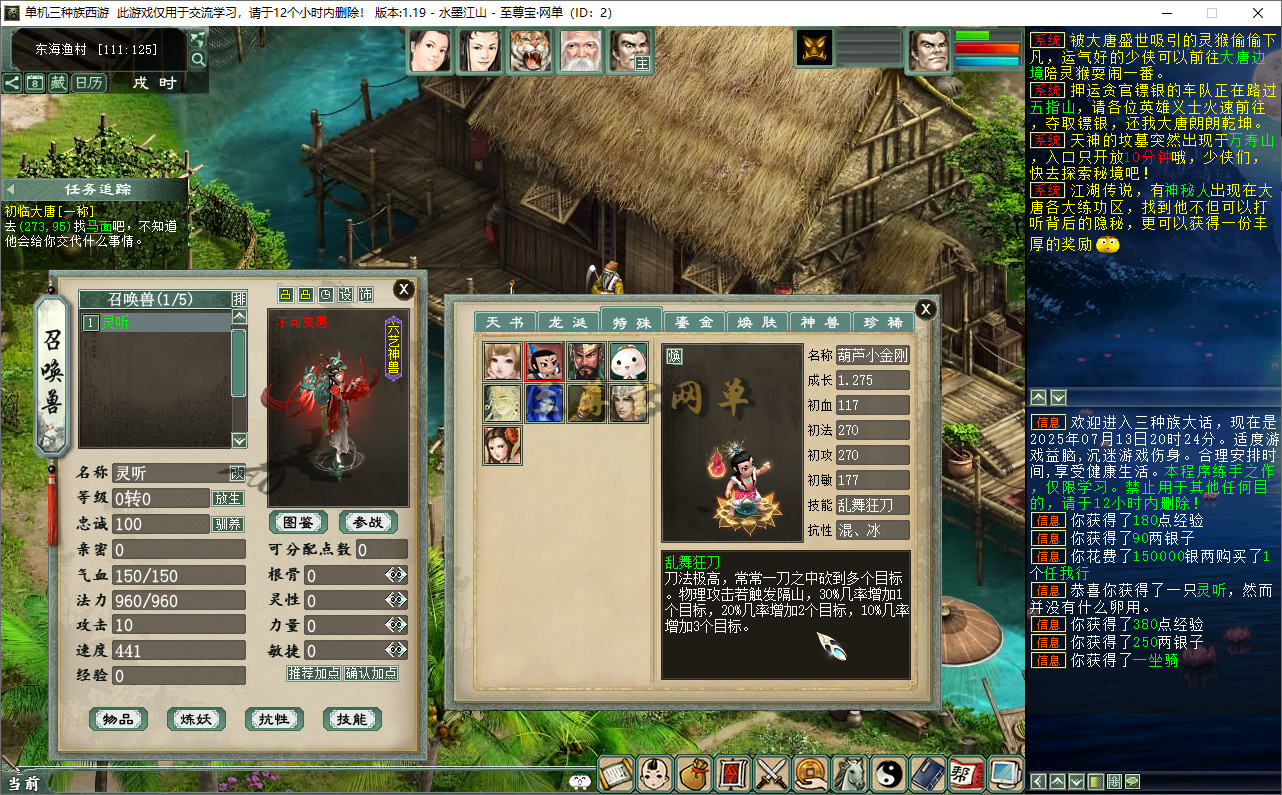The height and width of the screenshot is (795, 1282).
Task: Click the 图鉴 button
Action: tap(298, 522)
